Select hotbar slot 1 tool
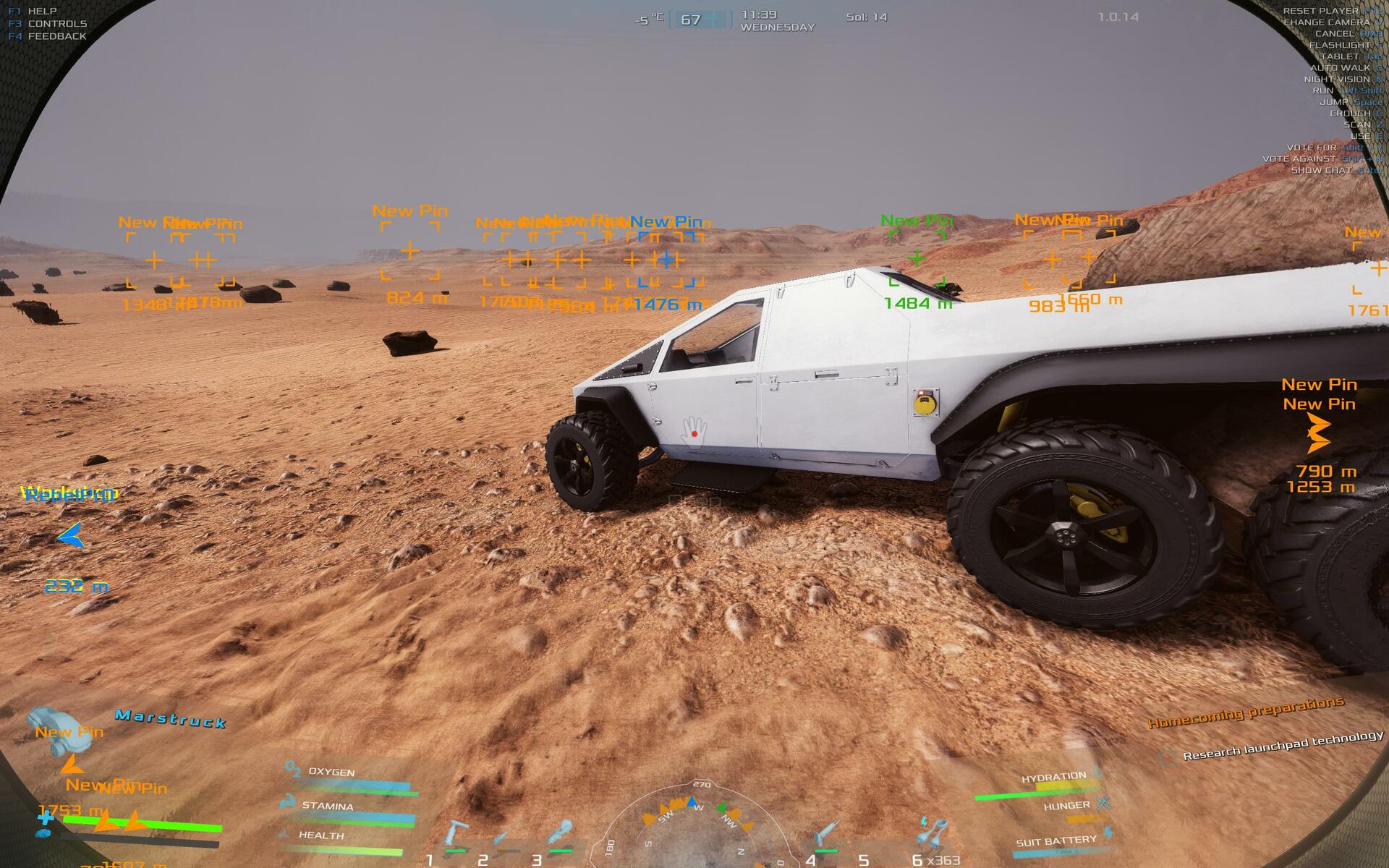 point(456,834)
